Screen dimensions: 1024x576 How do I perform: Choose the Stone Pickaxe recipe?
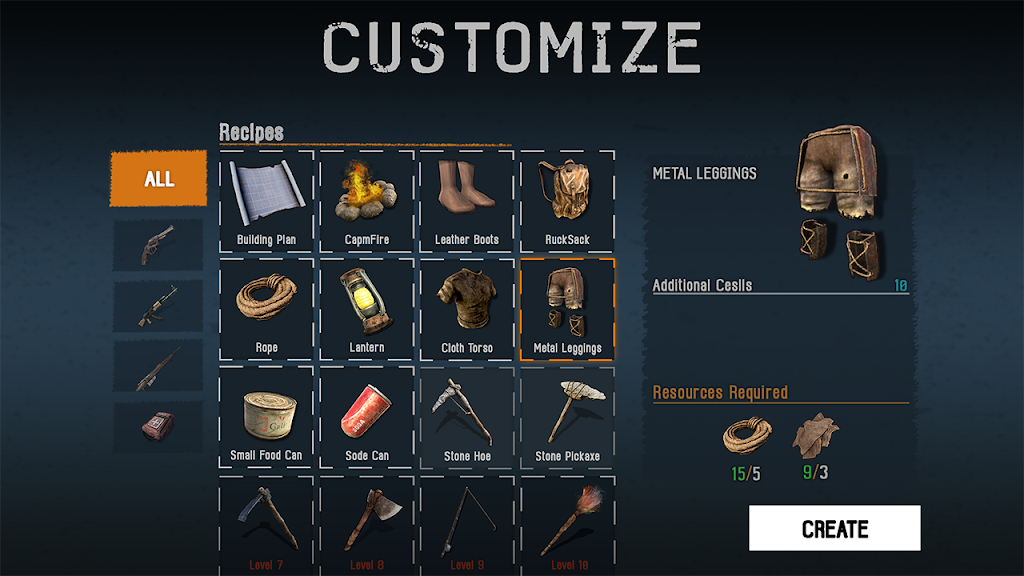coord(567,418)
